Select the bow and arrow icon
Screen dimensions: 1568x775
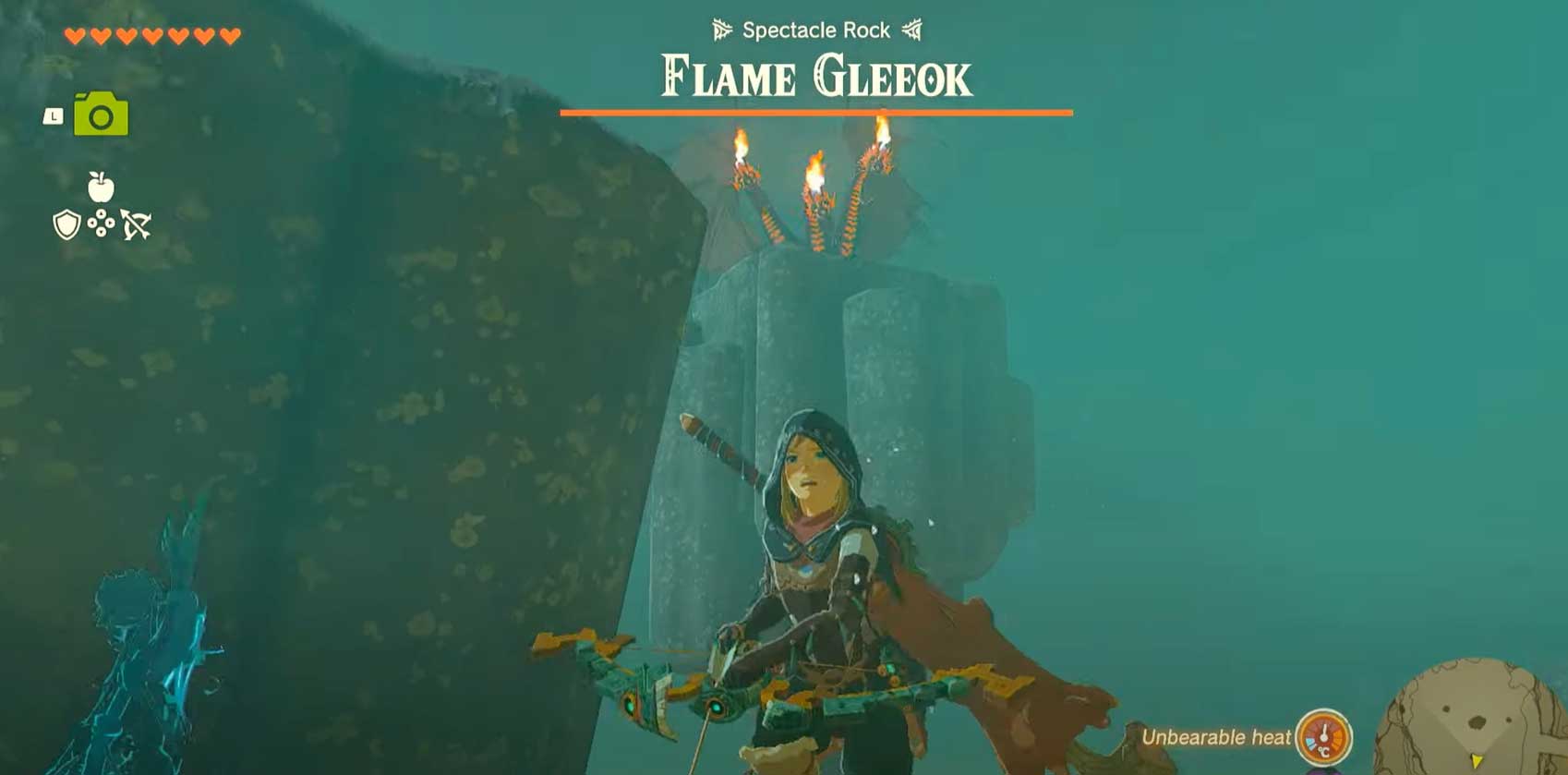pyautogui.click(x=137, y=224)
